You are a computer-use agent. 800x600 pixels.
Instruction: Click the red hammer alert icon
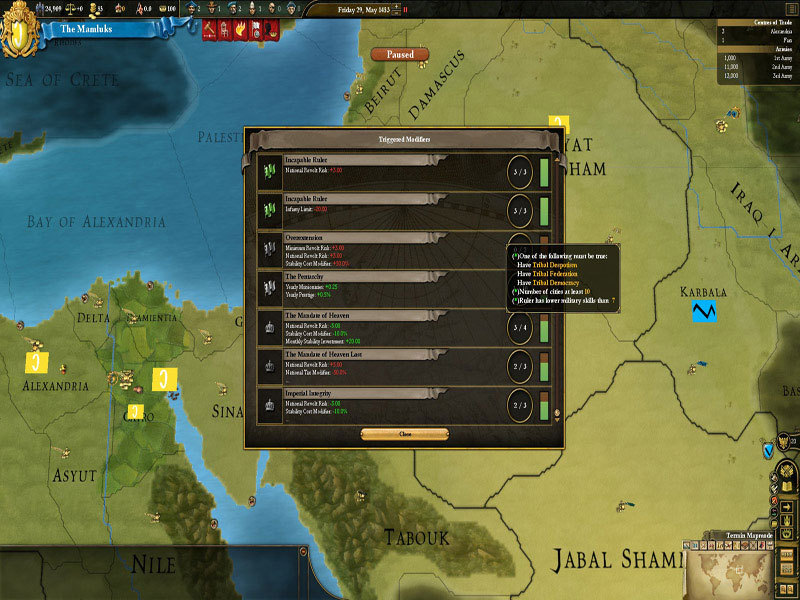point(210,30)
